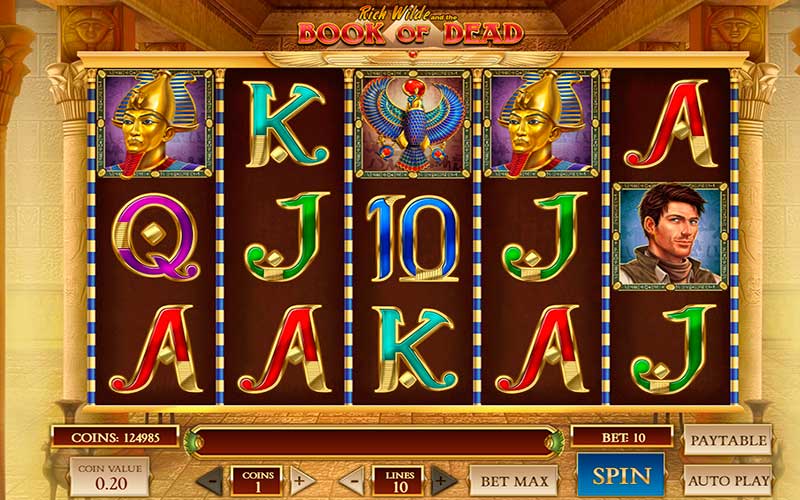Decrease the number of coins

210,480
